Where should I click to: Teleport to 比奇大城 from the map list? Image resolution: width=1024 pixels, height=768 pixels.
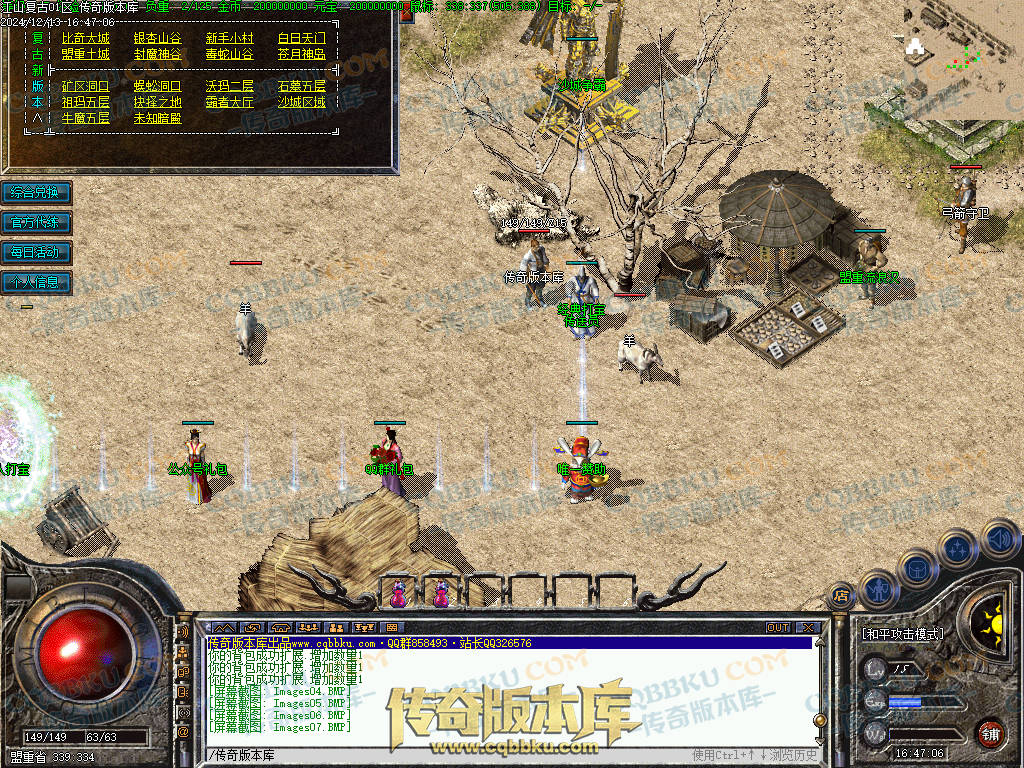coord(86,37)
